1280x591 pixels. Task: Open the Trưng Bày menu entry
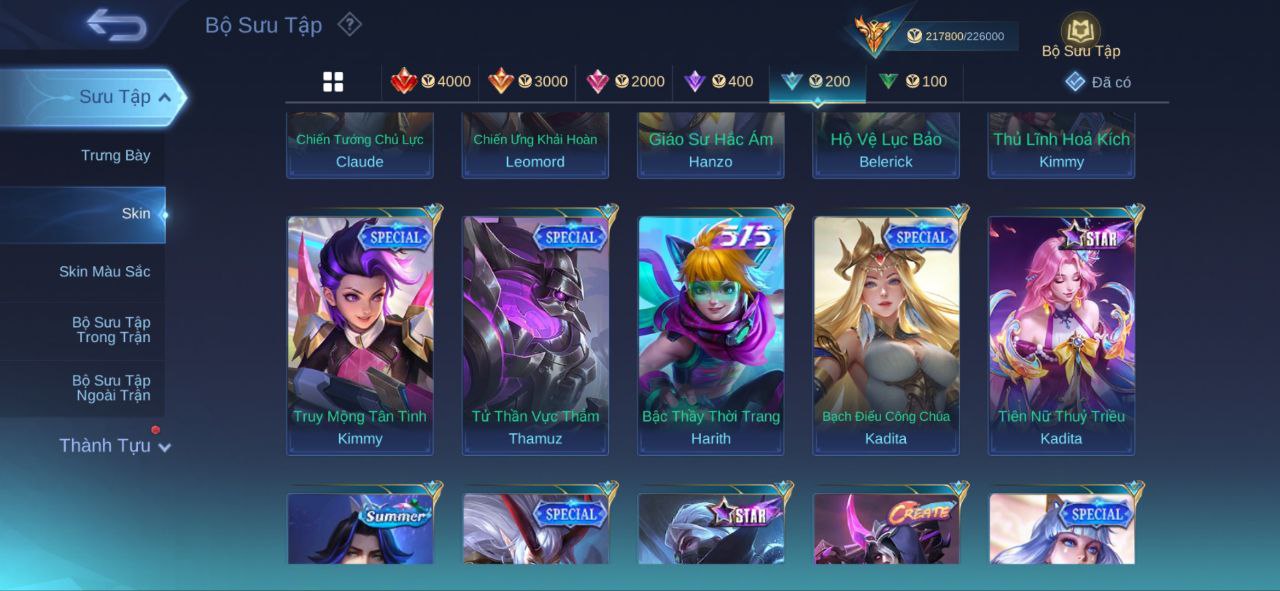click(x=115, y=155)
